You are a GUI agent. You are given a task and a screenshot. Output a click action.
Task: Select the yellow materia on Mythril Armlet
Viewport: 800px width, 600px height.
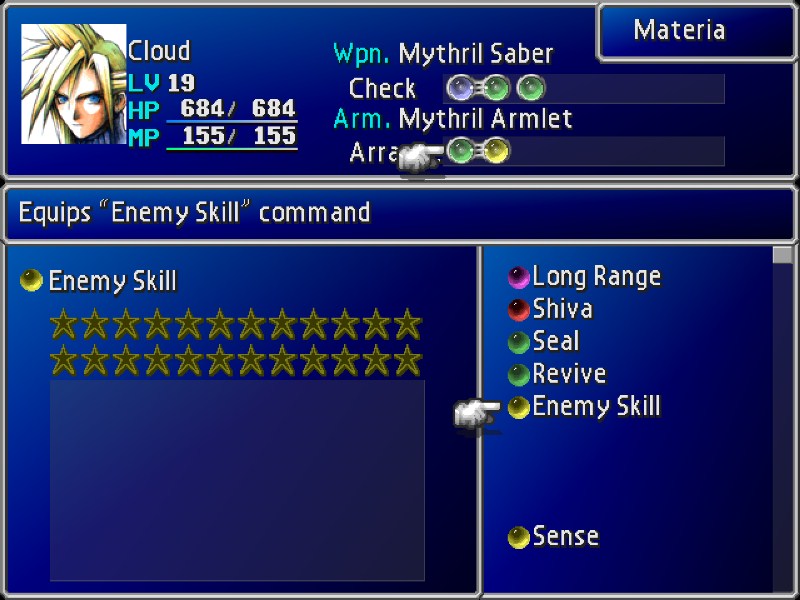[495, 151]
